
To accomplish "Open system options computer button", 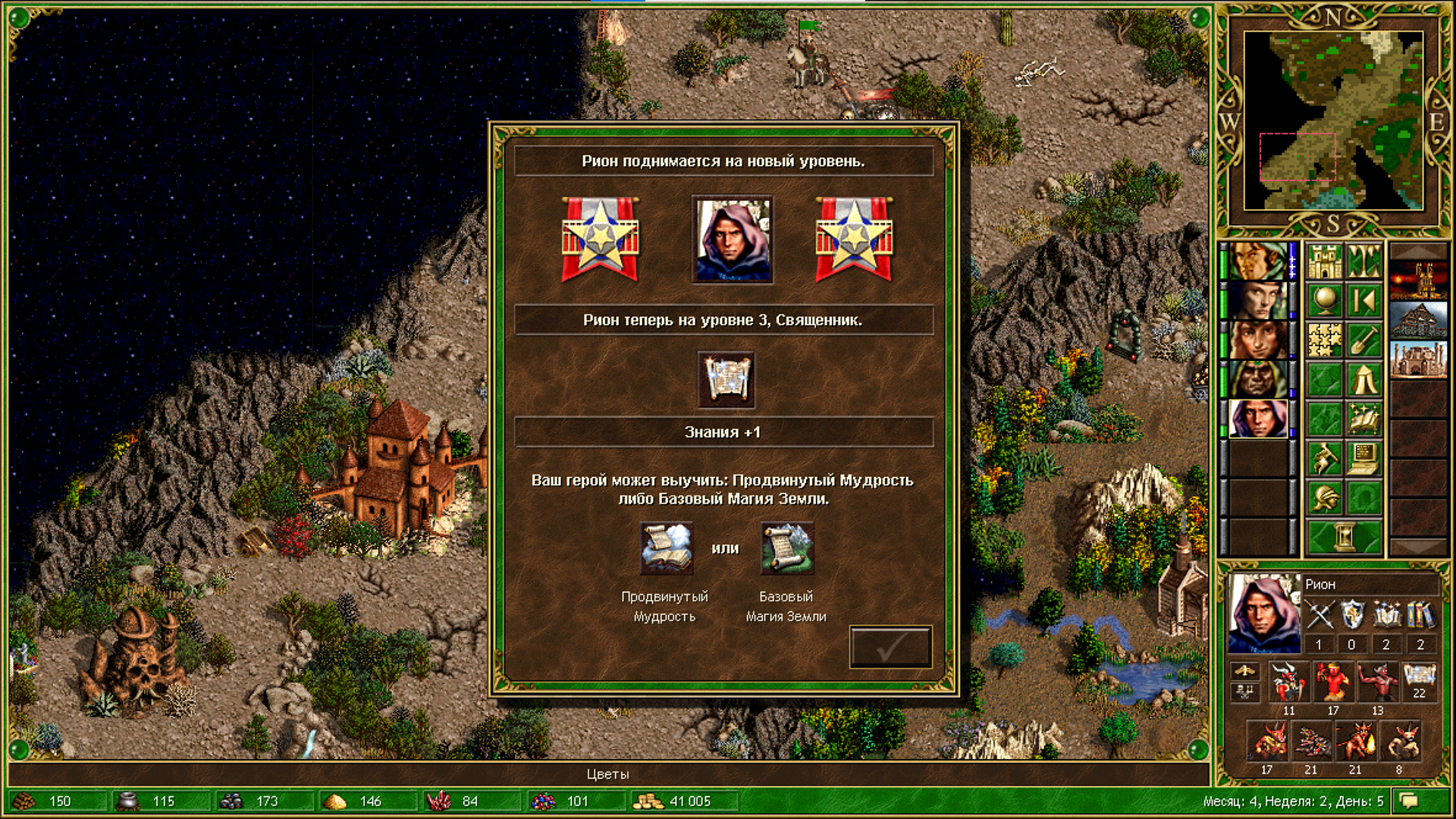I will tap(1363, 459).
